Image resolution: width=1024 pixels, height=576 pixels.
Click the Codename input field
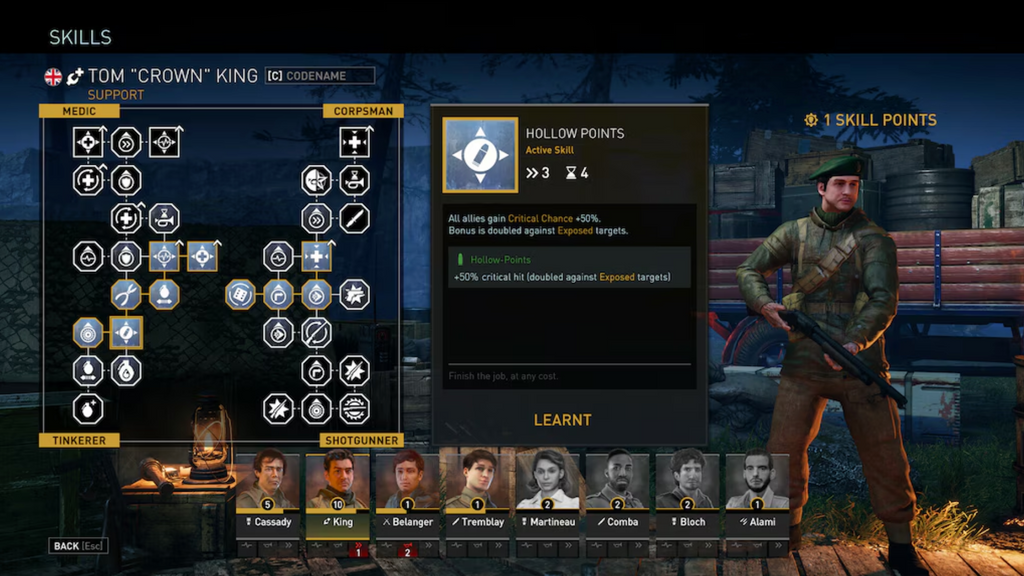[x=320, y=76]
